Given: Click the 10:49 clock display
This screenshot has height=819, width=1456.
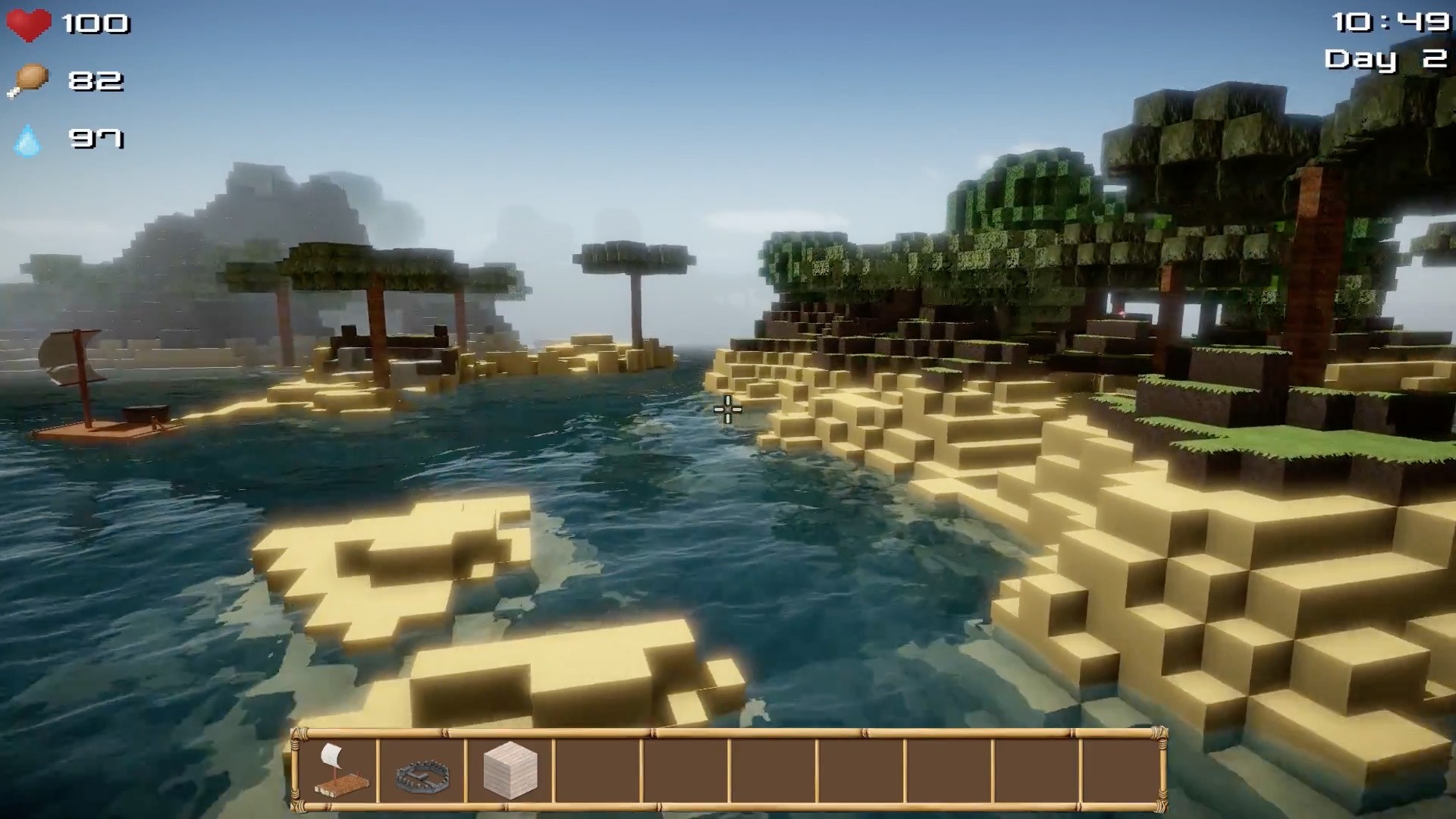Looking at the screenshot, I should [1390, 20].
